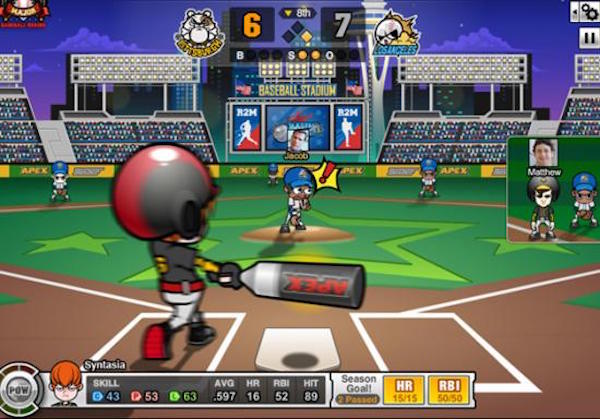Screen dimensions: 600x419
Task: Select the HR season goal badge
Action: point(405,389)
